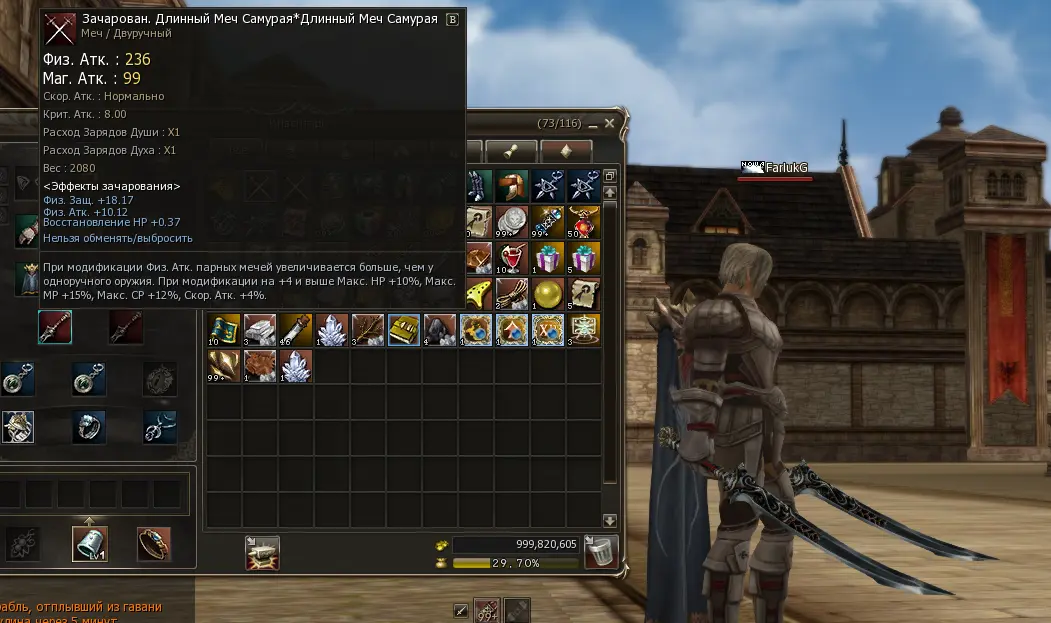
Task: Switch to the diamond-icon inventory tab
Action: point(566,150)
